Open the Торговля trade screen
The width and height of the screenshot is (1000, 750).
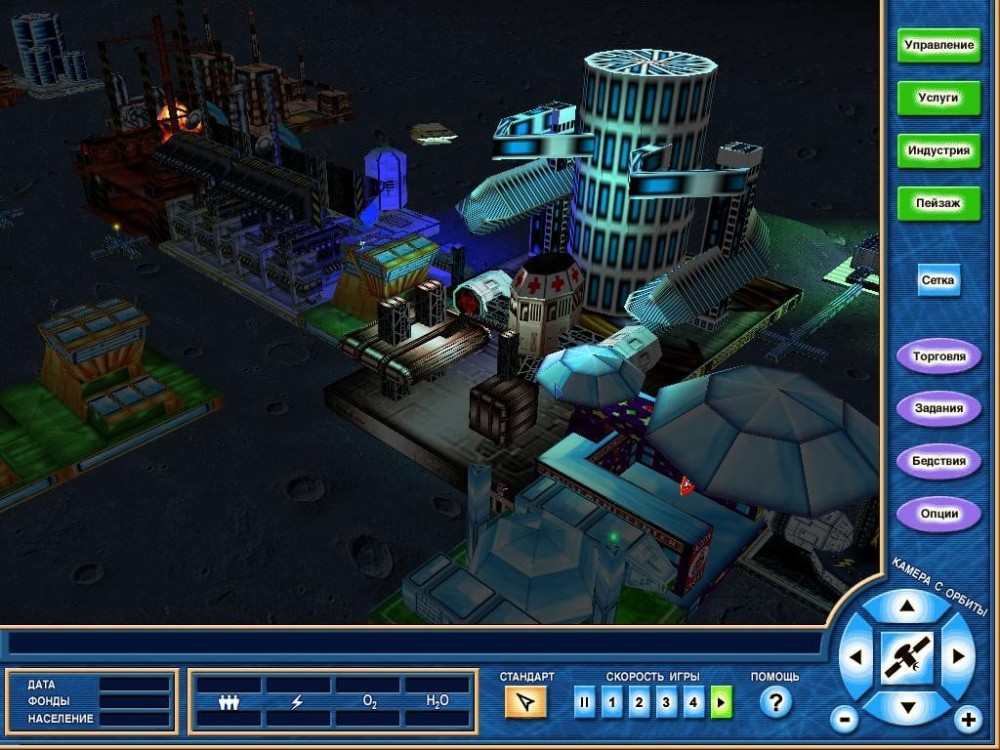[938, 356]
